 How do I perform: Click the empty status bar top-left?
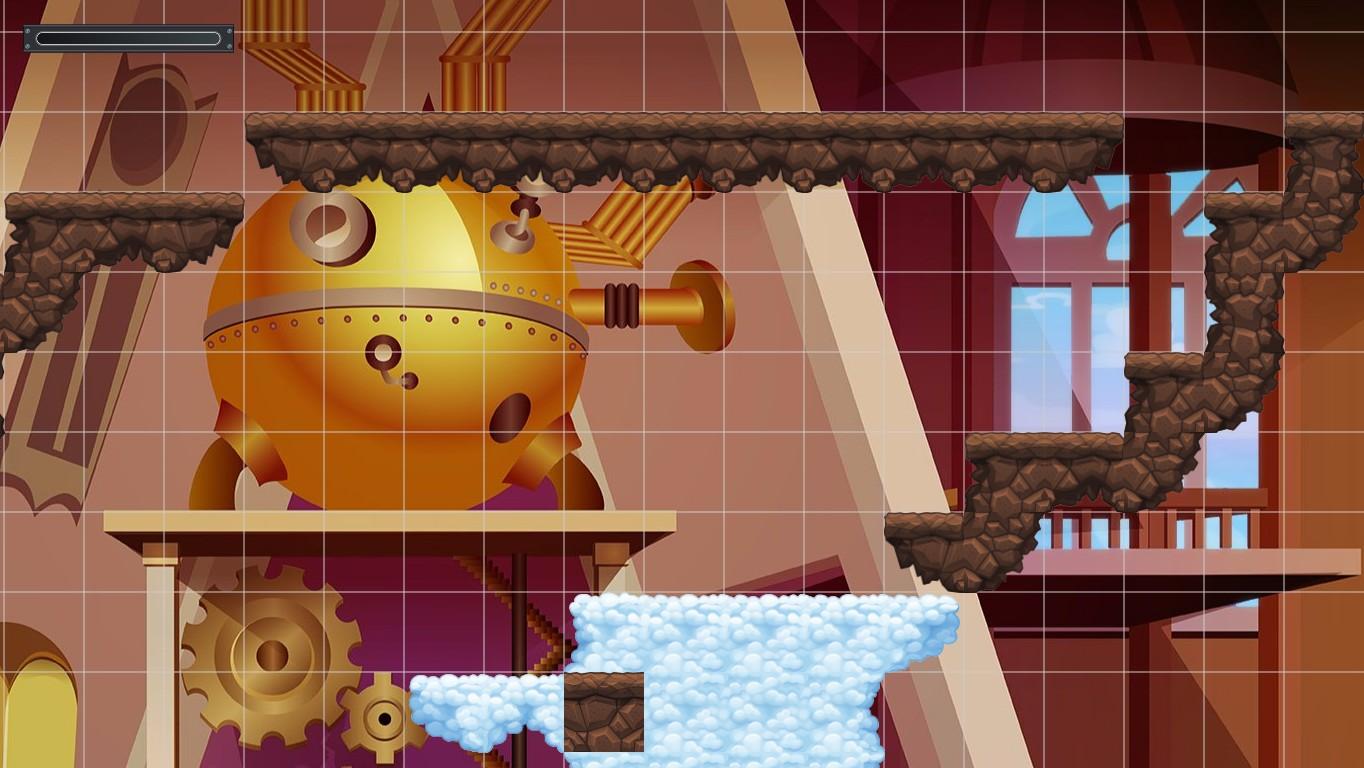[127, 38]
